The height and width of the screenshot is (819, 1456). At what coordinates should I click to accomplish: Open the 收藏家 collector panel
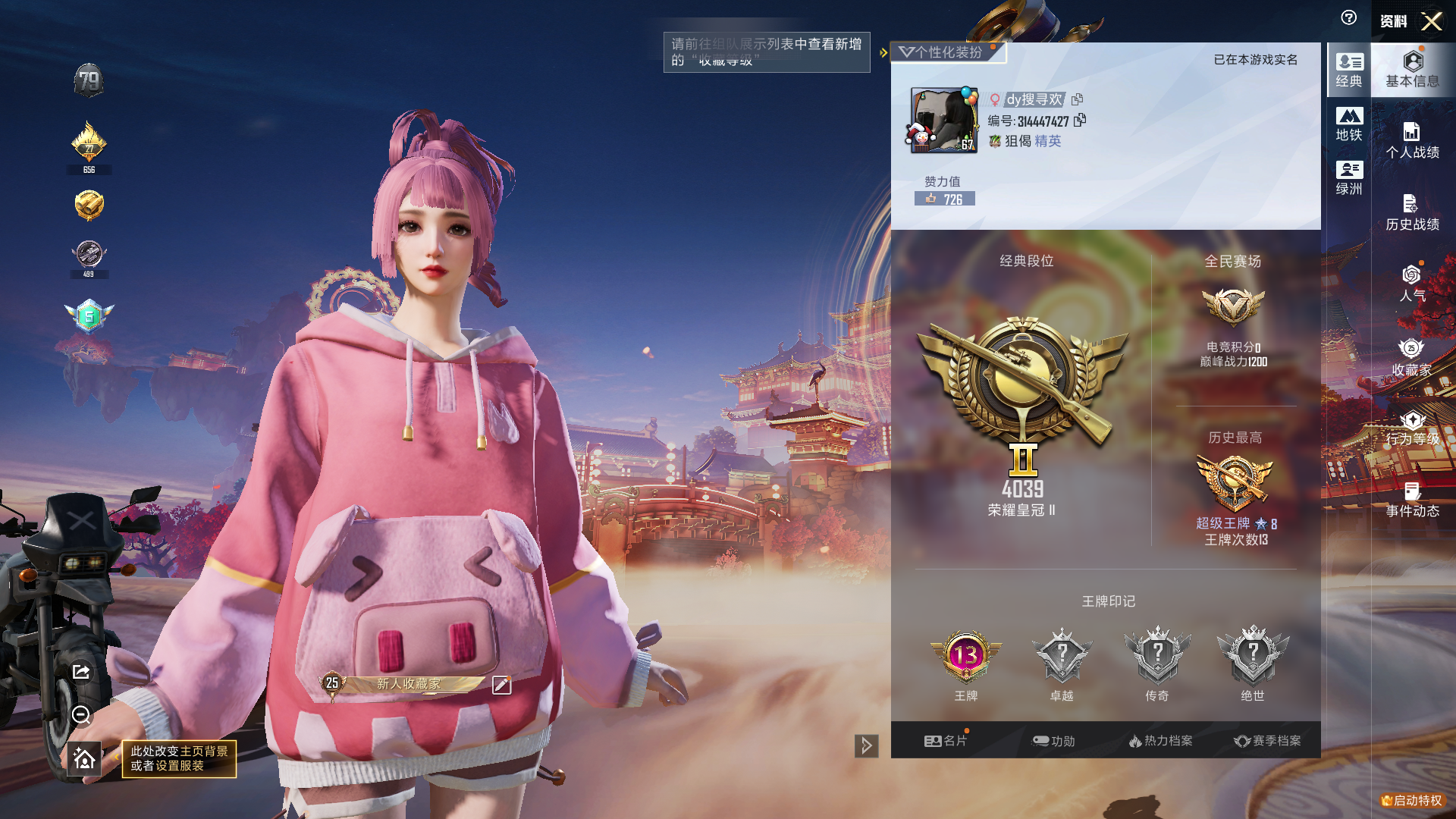pyautogui.click(x=1412, y=356)
